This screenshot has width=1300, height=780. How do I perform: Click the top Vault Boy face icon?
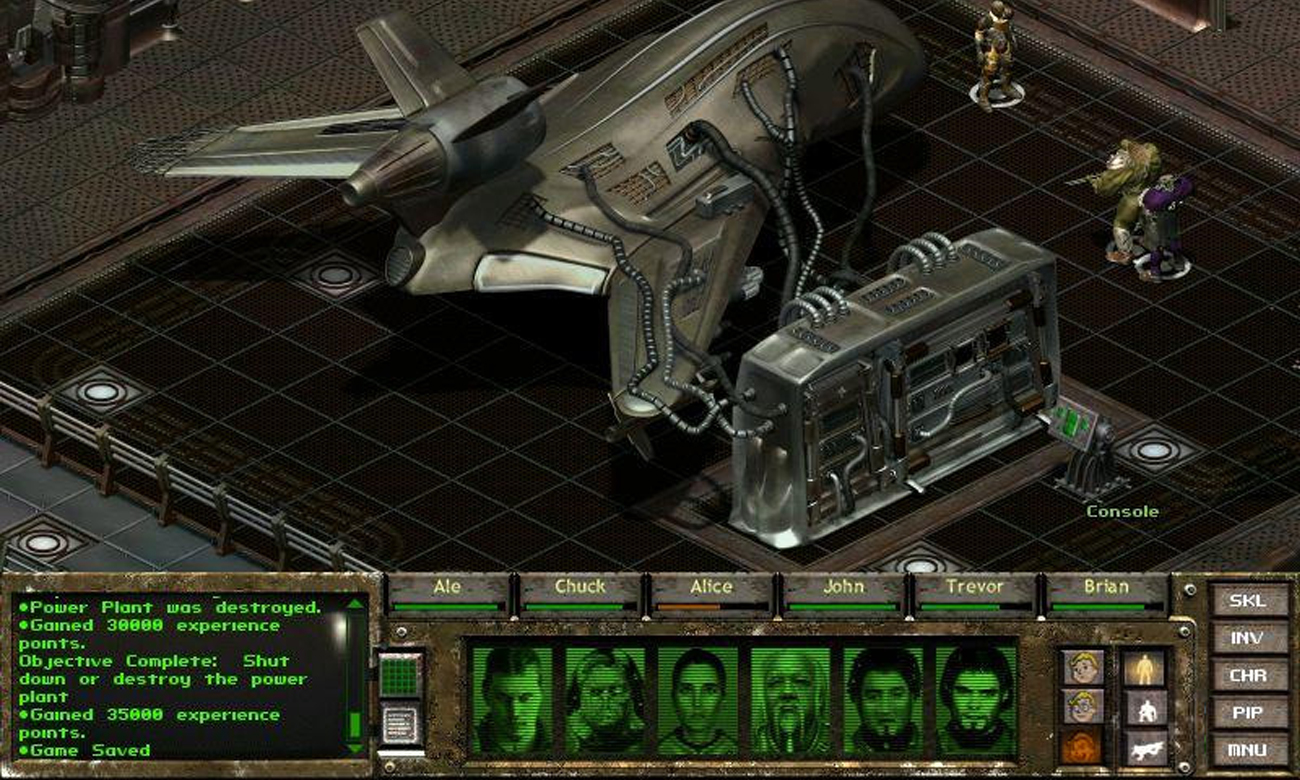coord(1083,668)
